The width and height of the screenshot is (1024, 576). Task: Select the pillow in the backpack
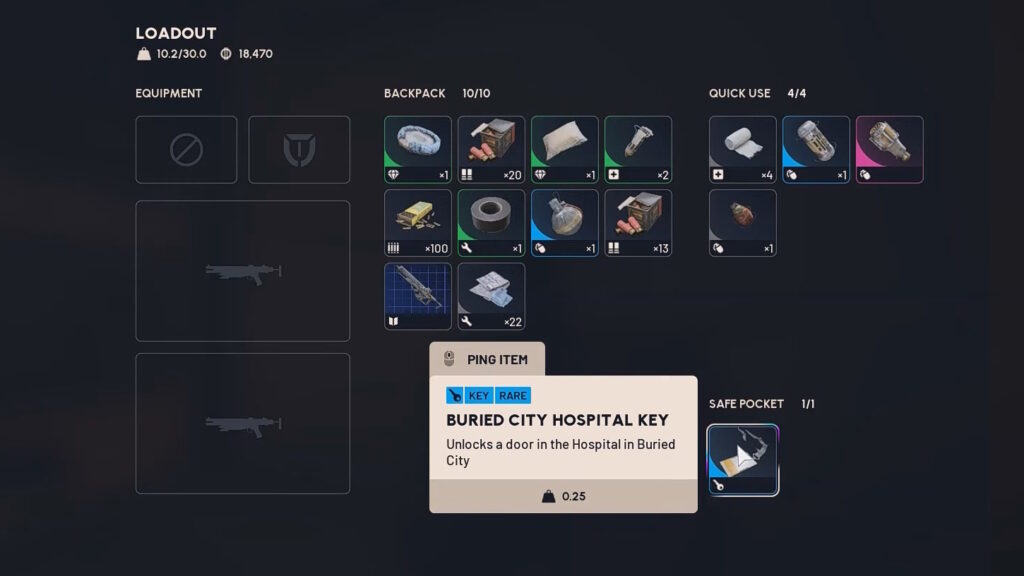pyautogui.click(x=565, y=150)
